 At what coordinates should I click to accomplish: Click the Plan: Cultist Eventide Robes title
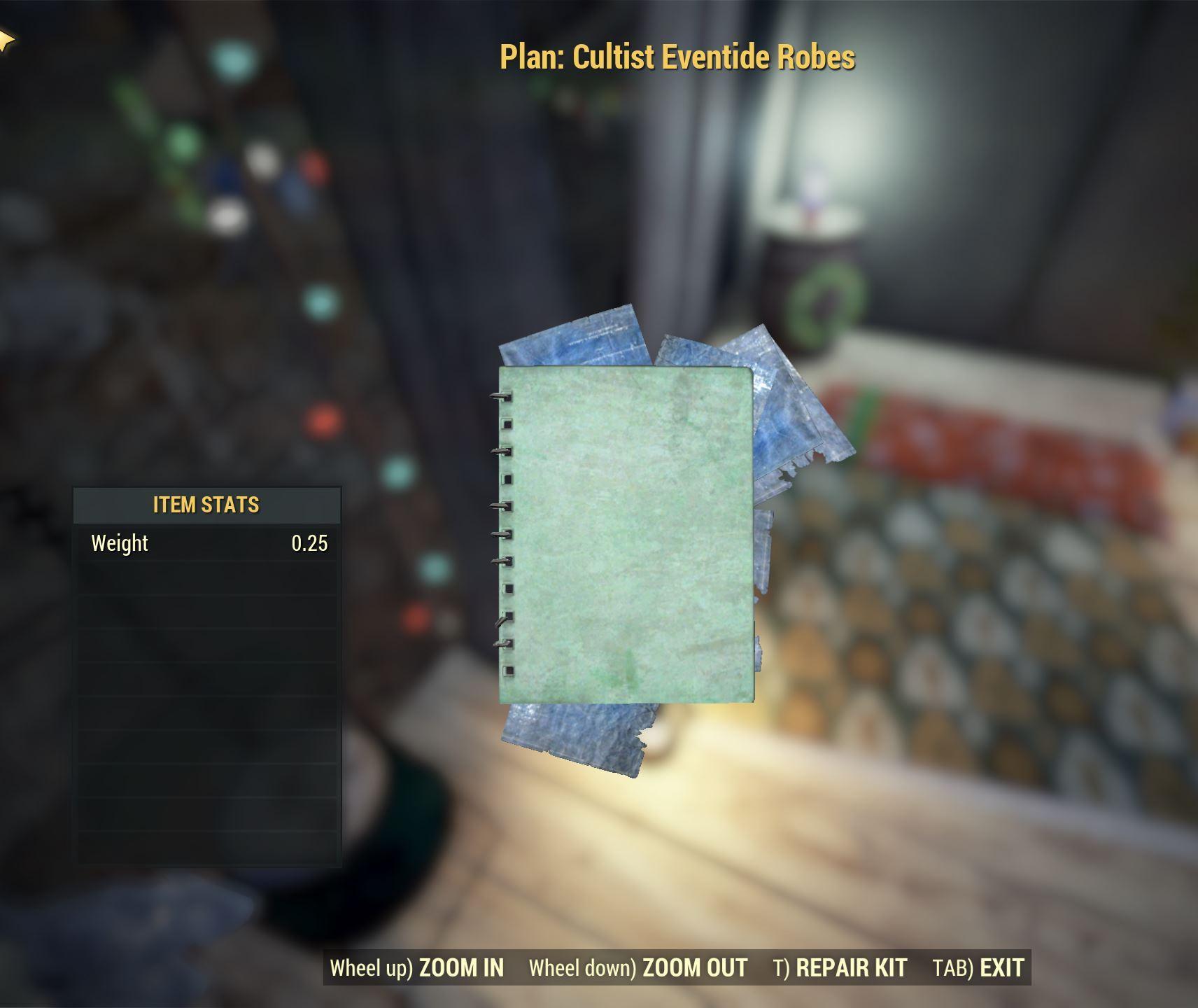[x=678, y=58]
